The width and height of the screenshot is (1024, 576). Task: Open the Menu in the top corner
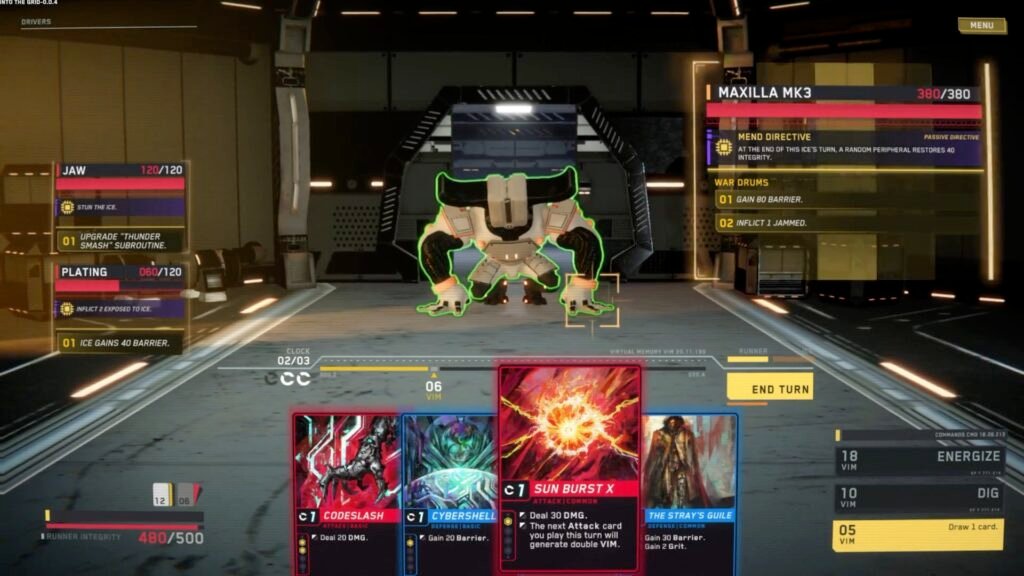(981, 26)
